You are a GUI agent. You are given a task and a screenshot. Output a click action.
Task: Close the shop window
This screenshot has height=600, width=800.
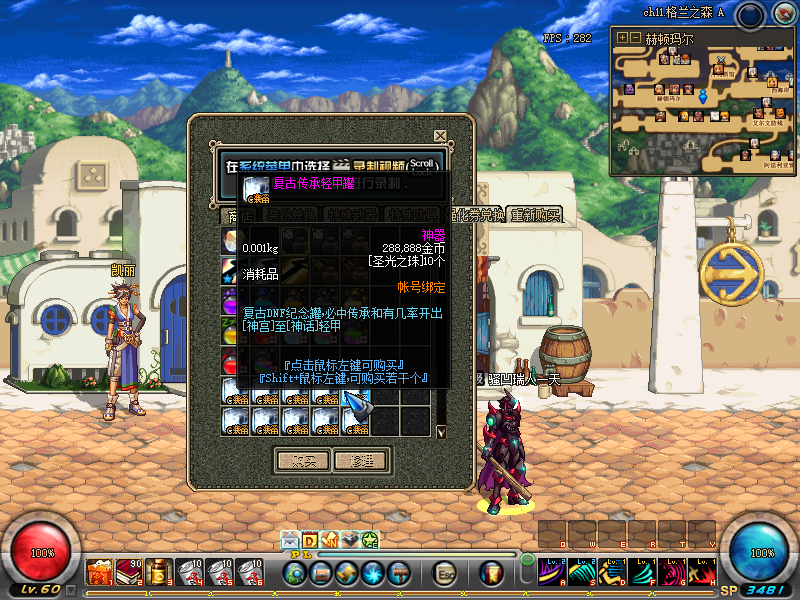(440, 135)
